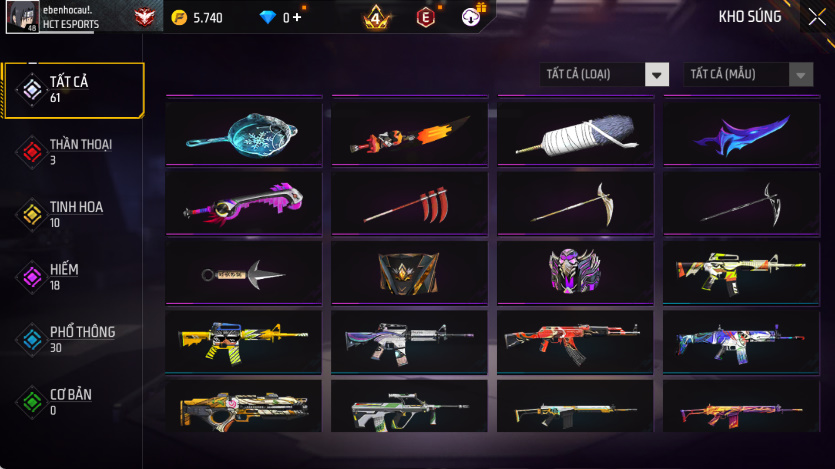Add diamonds with the plus button
The image size is (835, 469).
pyautogui.click(x=297, y=17)
